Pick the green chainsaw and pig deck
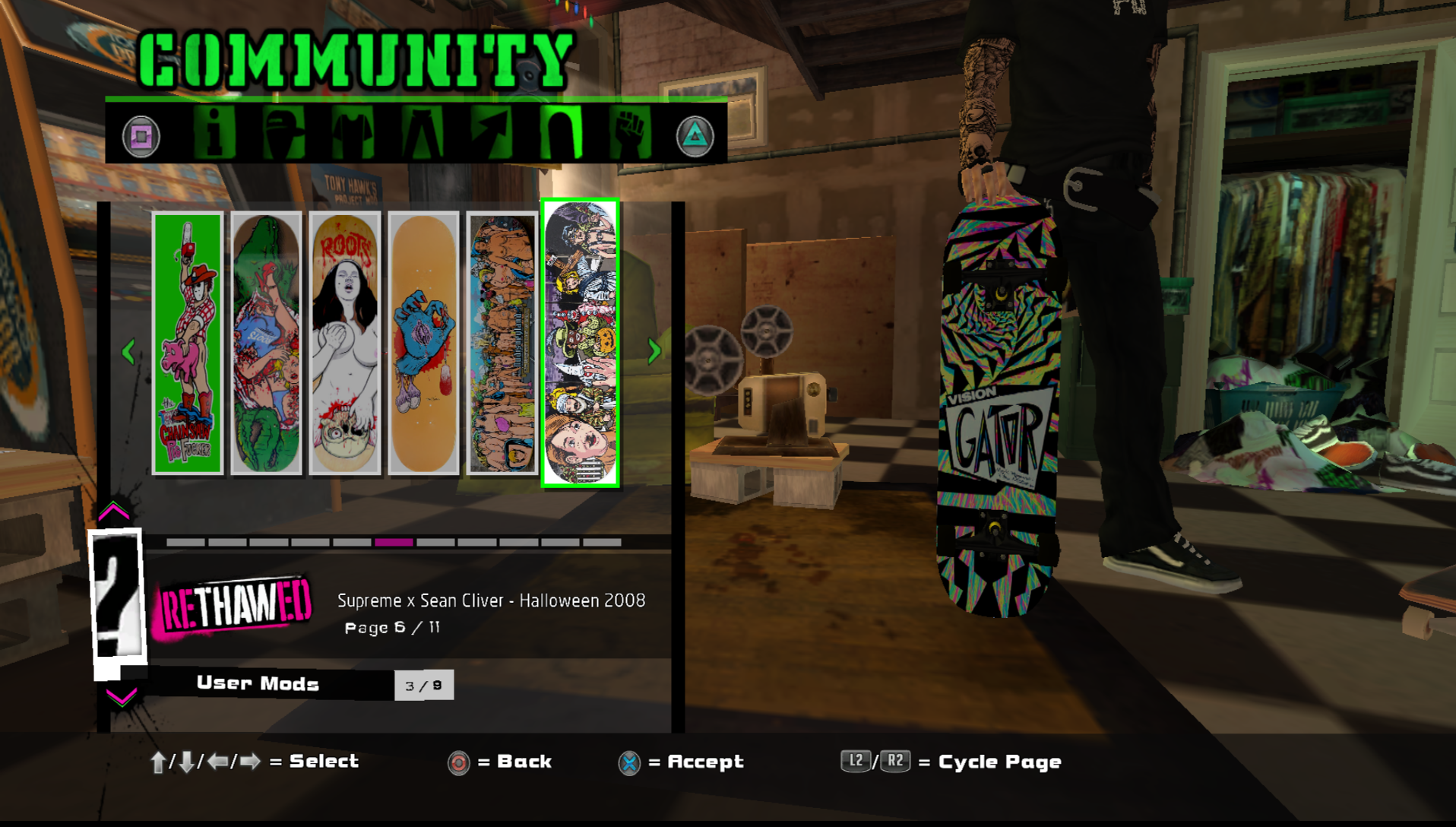The height and width of the screenshot is (827, 1456). point(188,344)
